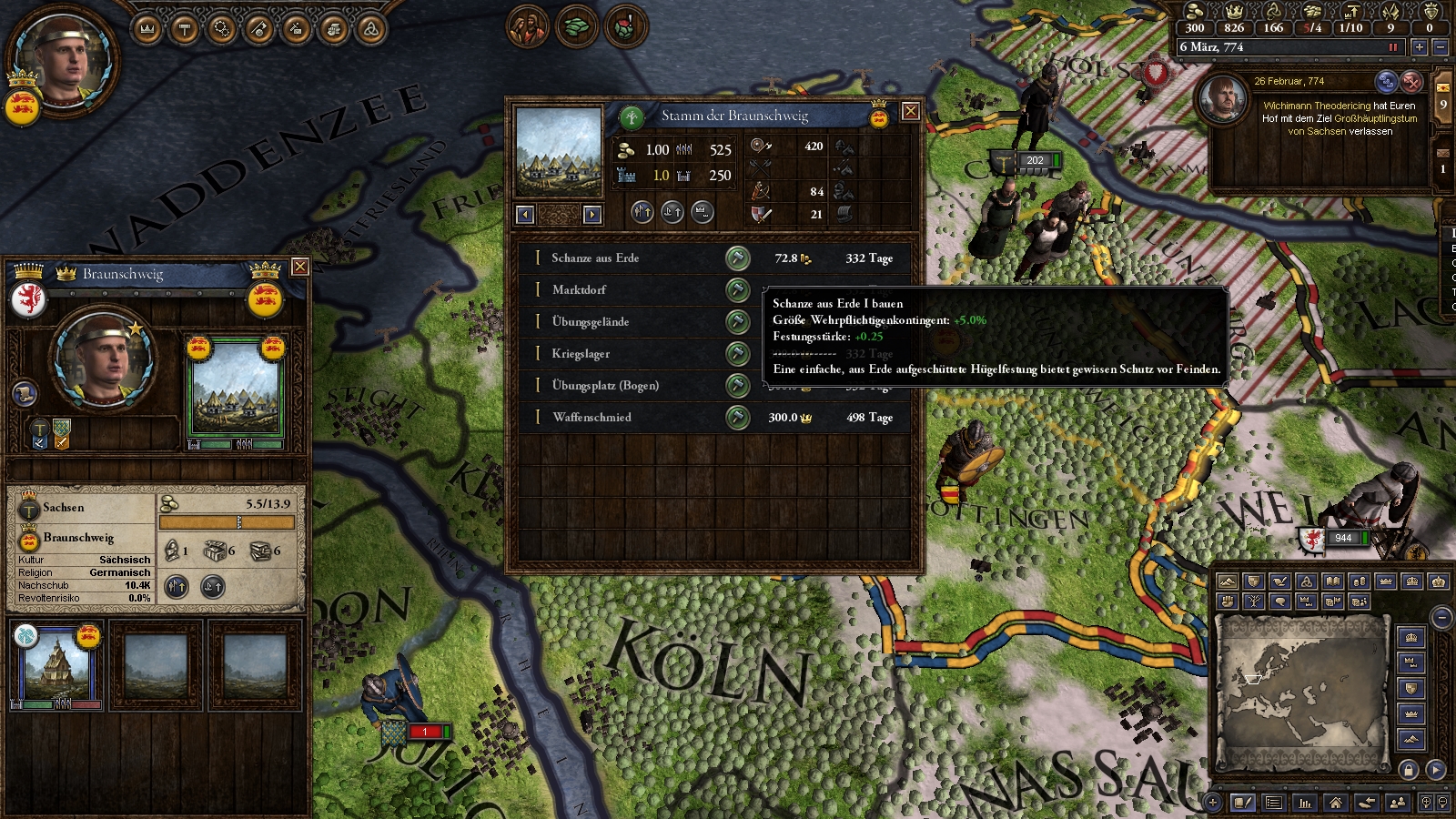
Task: Select the tribal village holding picture in province panel
Action: [x=235, y=389]
